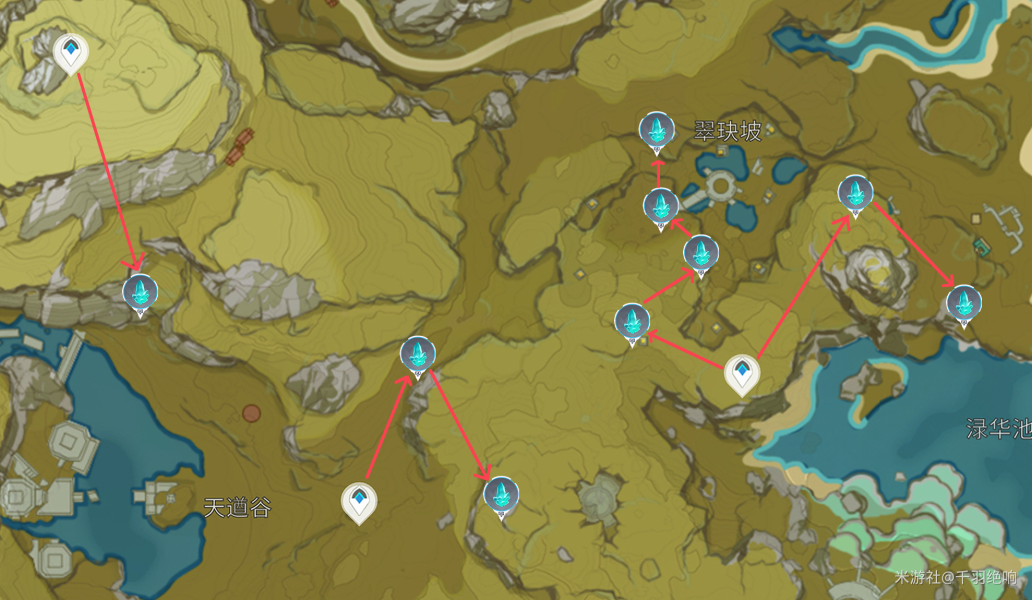Click the crystal marker beside the 翠玦坡 label

coord(656,129)
